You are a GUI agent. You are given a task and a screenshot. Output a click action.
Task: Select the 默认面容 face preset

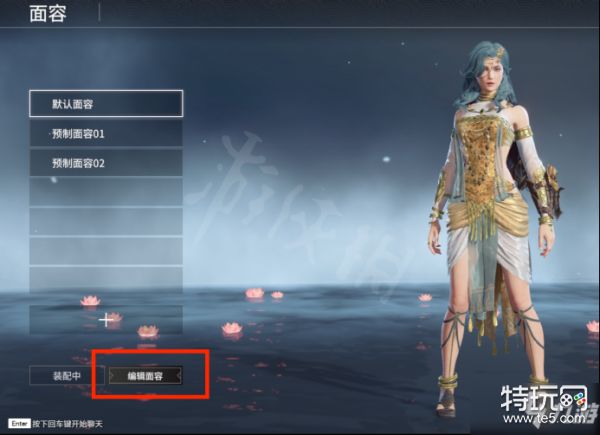tap(106, 103)
